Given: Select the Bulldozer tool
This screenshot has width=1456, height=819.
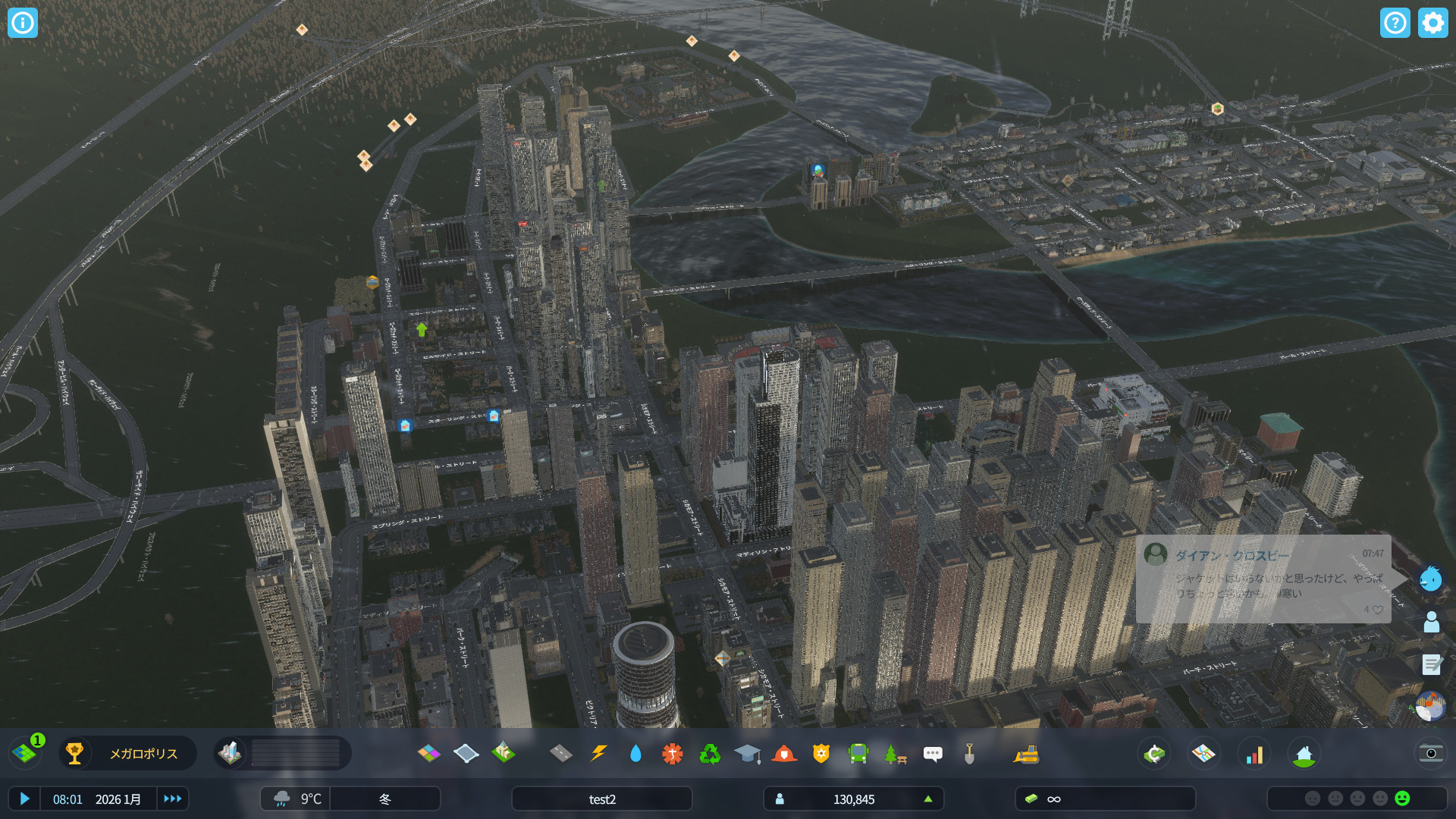Looking at the screenshot, I should tap(1028, 754).
